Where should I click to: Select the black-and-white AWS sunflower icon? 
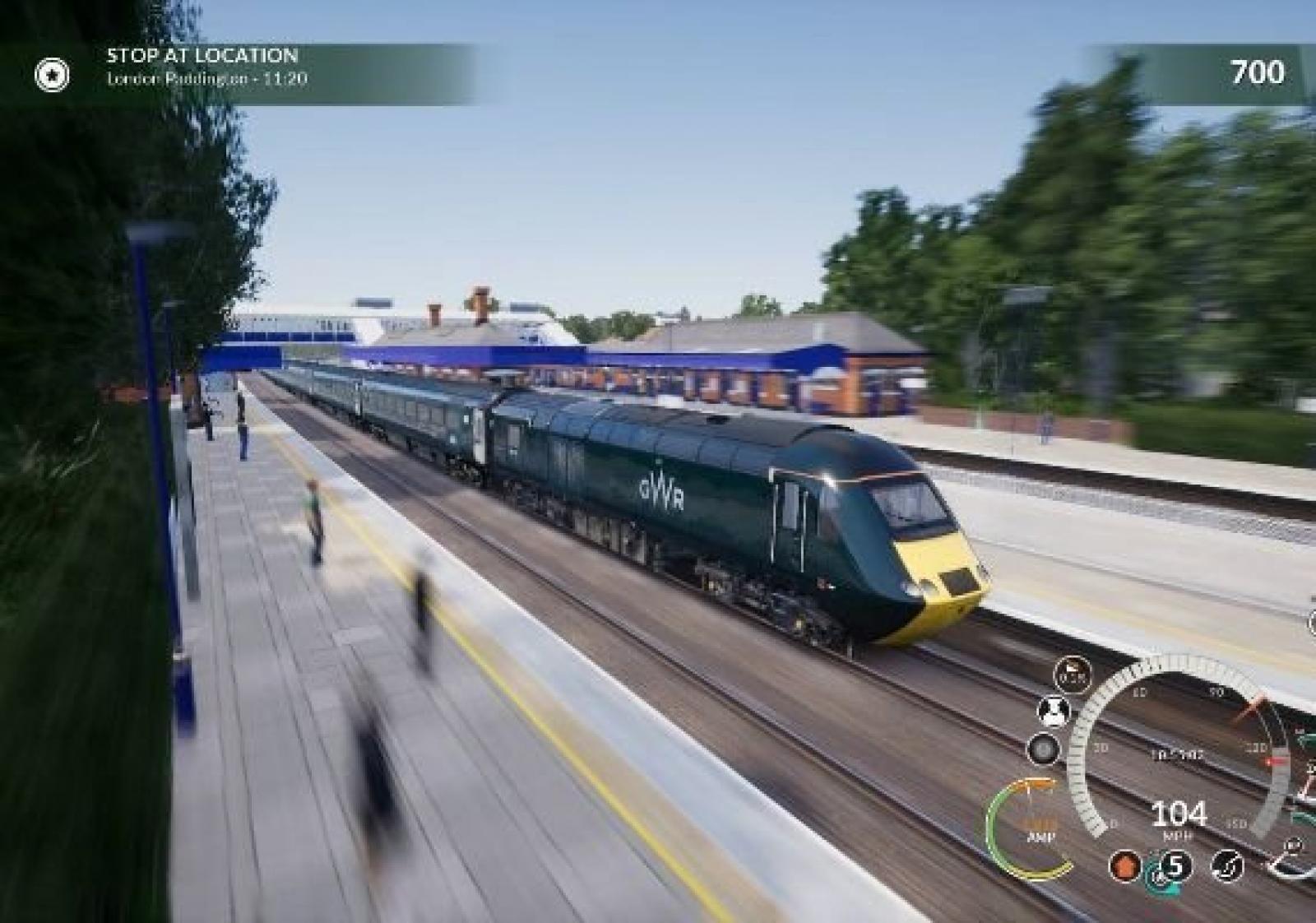point(1054,711)
